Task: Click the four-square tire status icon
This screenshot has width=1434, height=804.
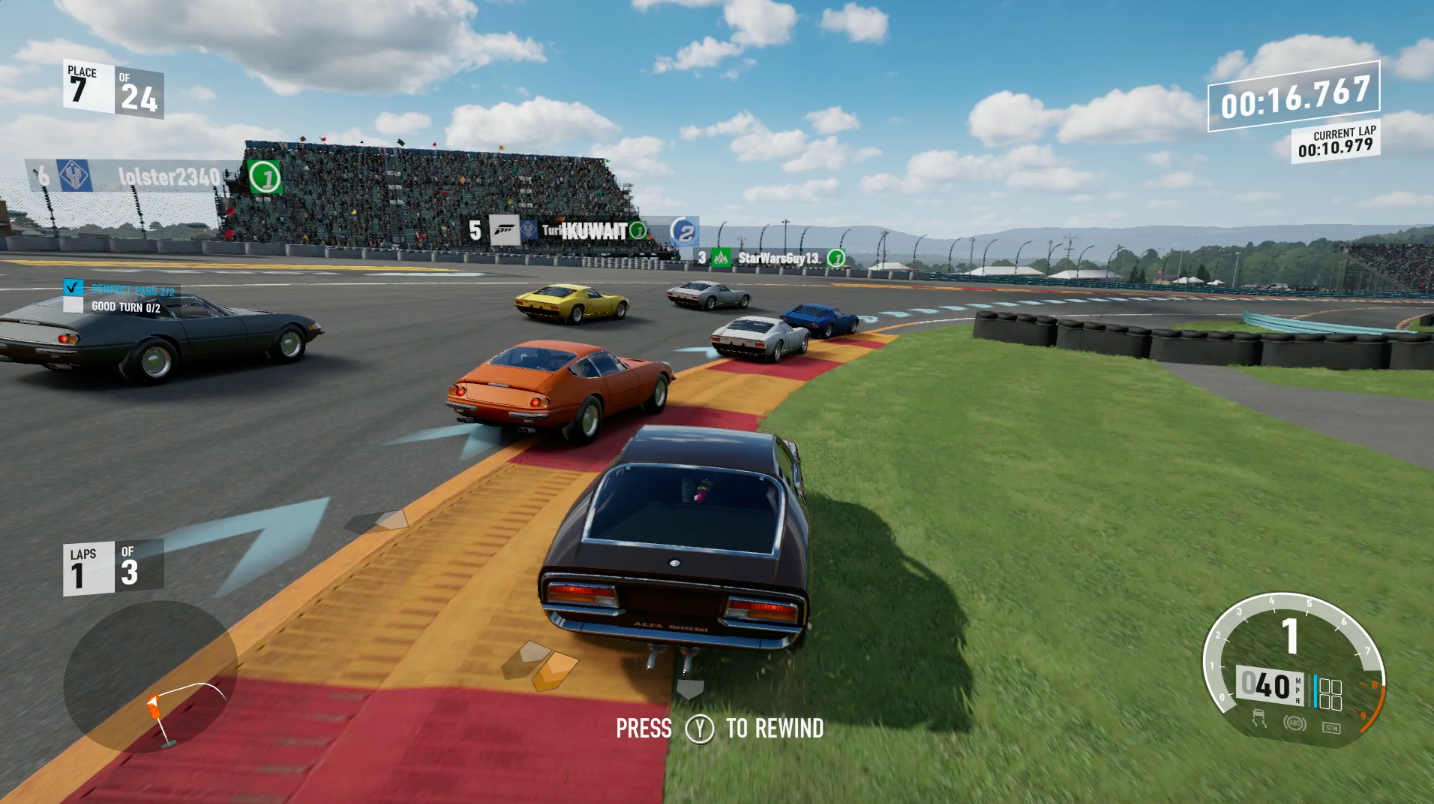Action: (x=1330, y=693)
